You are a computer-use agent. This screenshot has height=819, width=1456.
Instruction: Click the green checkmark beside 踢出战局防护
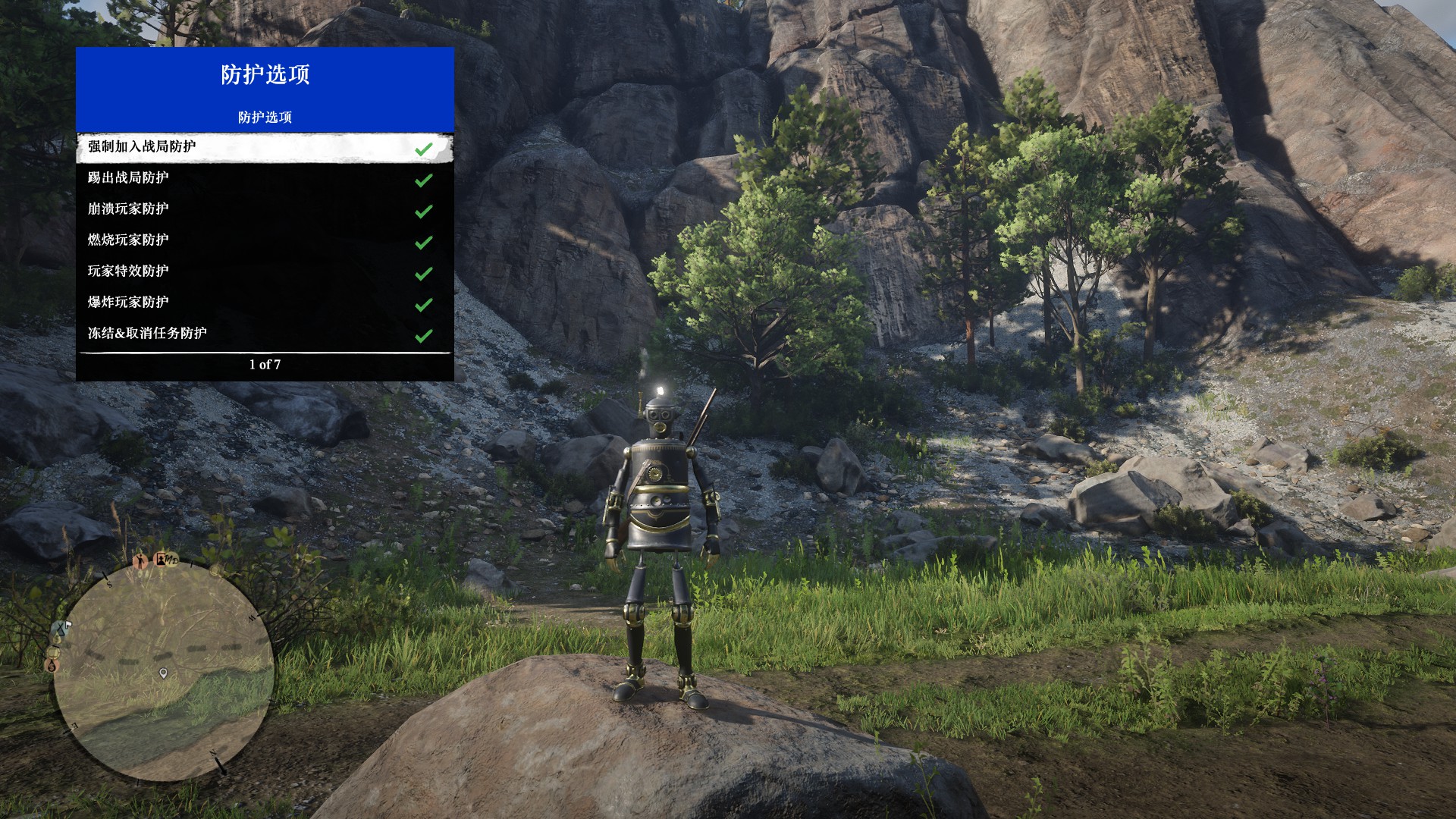(424, 180)
